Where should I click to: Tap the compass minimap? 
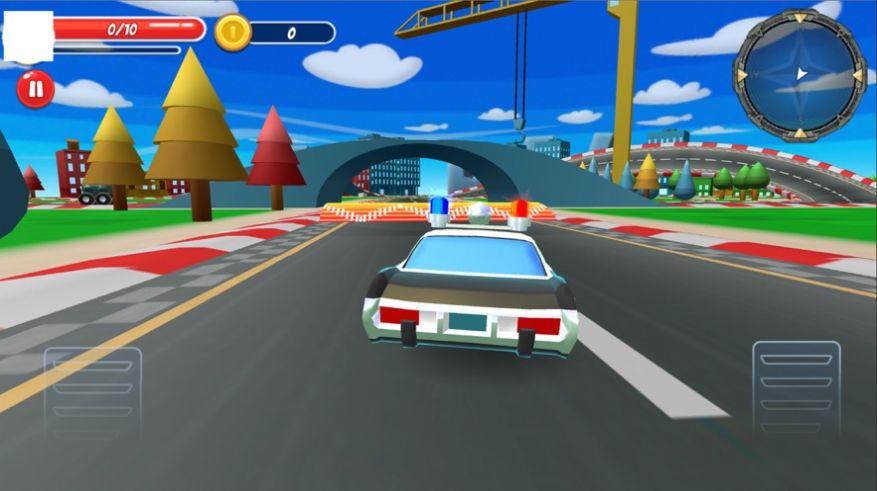click(799, 73)
